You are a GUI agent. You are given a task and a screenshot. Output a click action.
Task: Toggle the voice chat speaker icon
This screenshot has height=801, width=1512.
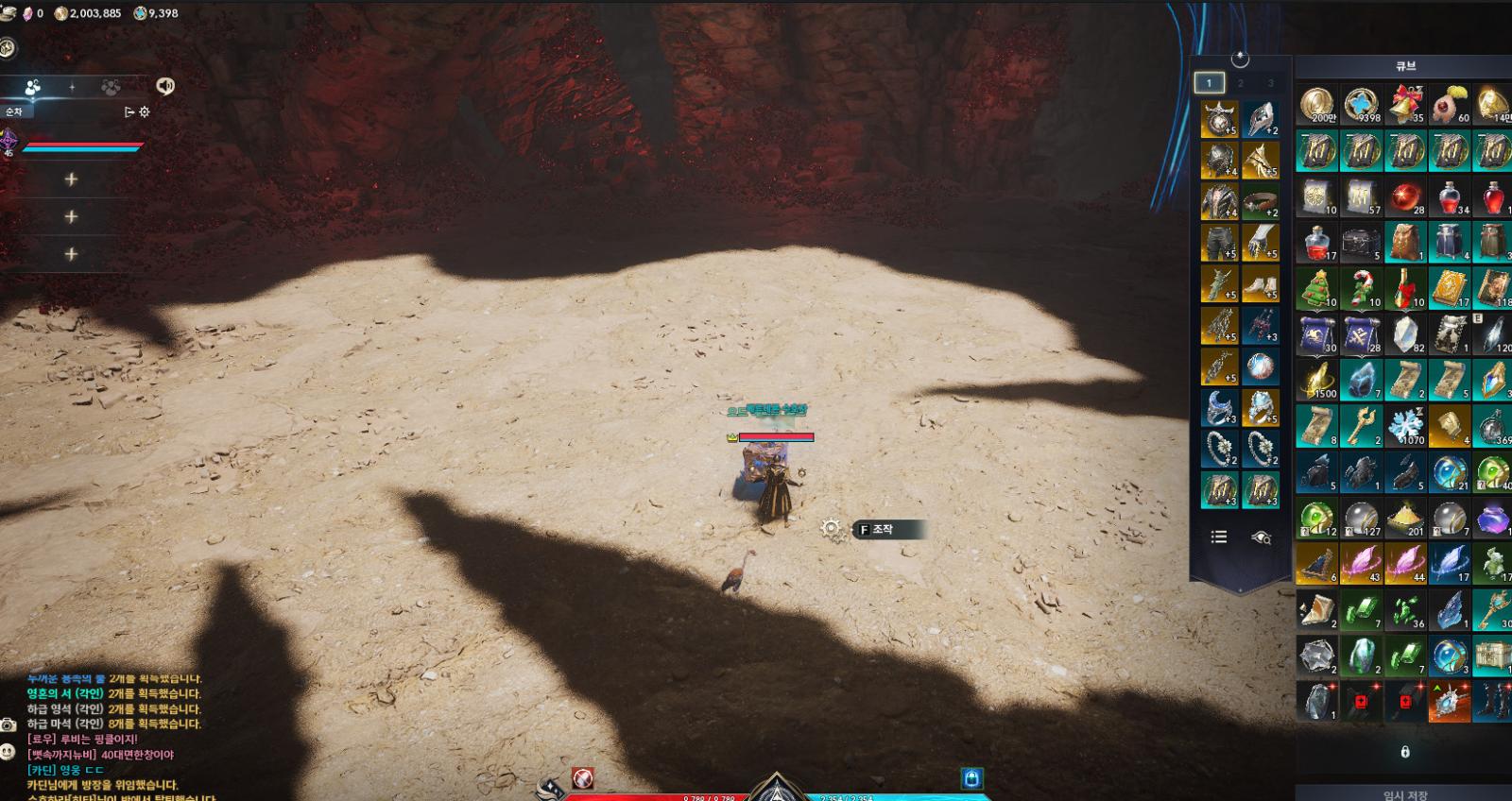(x=165, y=86)
